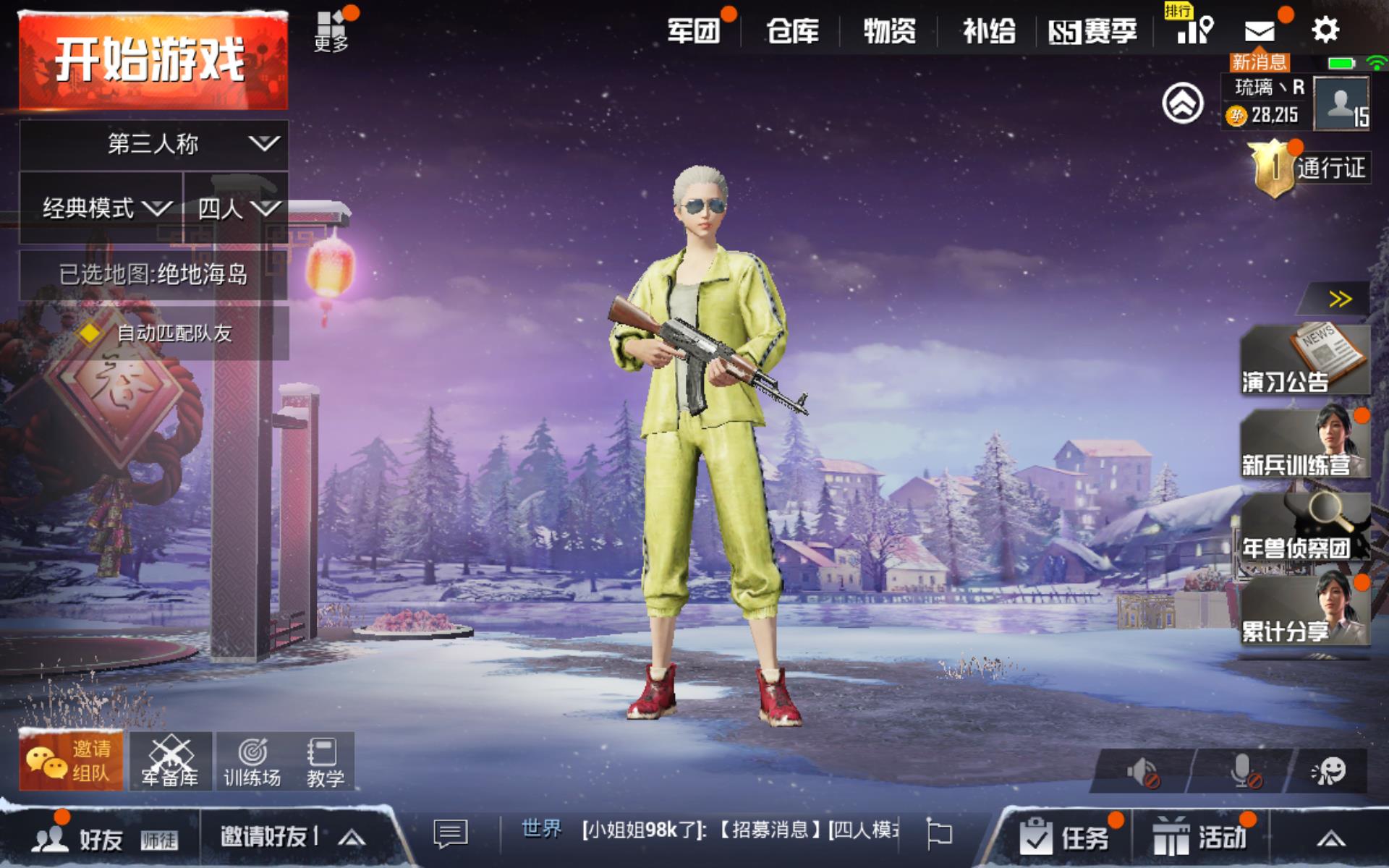Open the 军团 clan menu
The width and height of the screenshot is (1389, 868).
693,31
